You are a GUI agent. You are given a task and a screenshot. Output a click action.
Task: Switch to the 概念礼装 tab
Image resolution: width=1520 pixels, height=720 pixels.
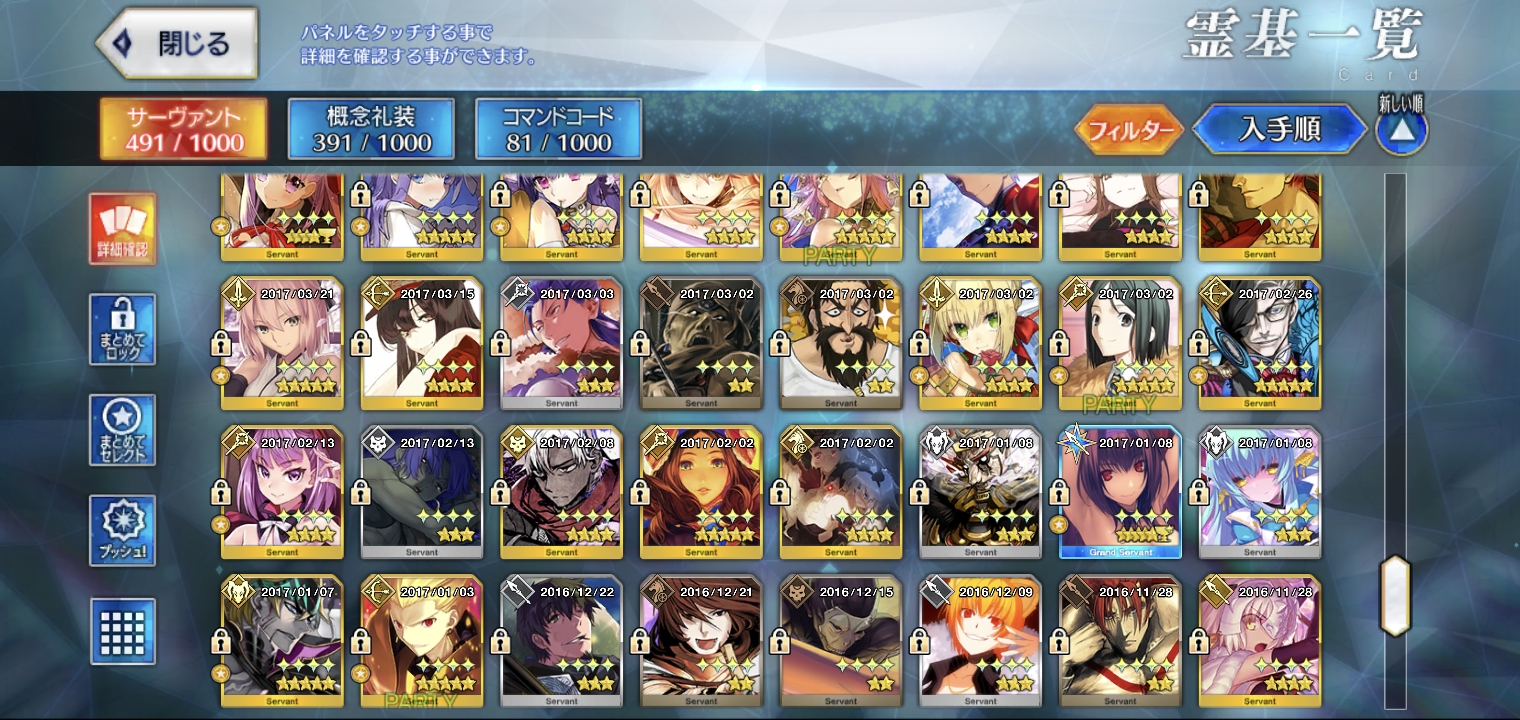(x=371, y=129)
